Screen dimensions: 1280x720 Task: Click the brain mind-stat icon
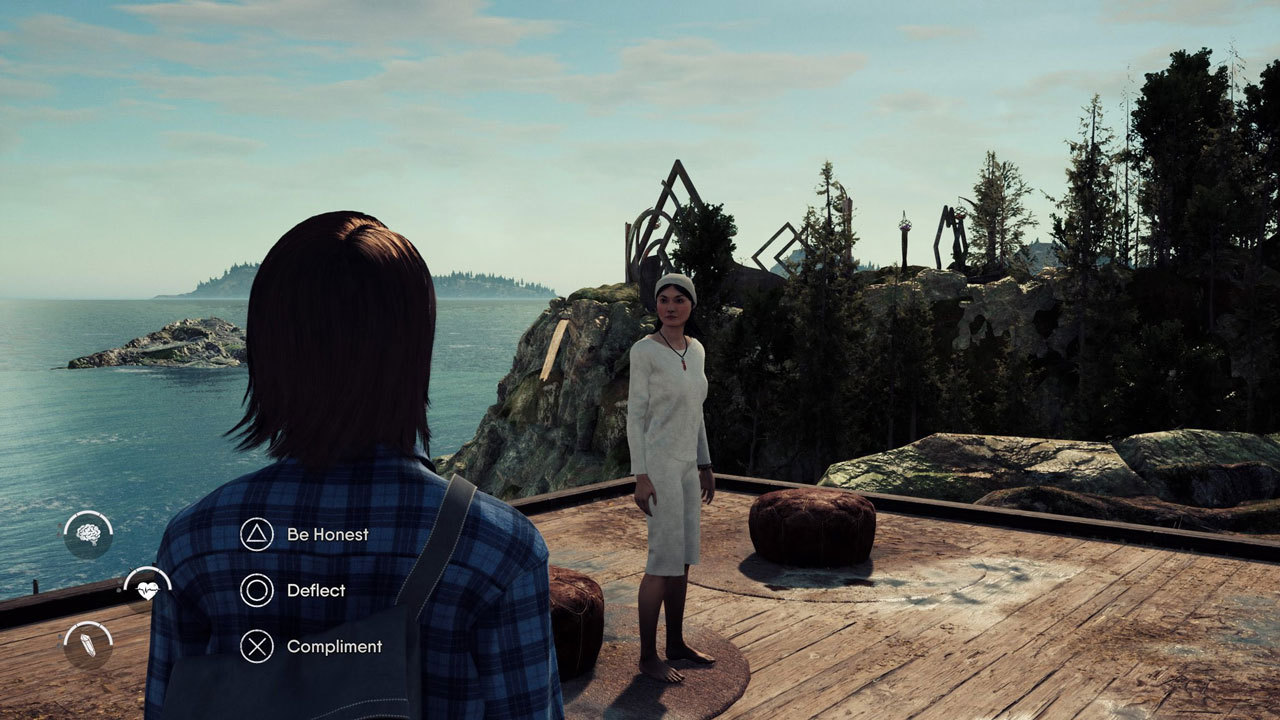pos(88,535)
